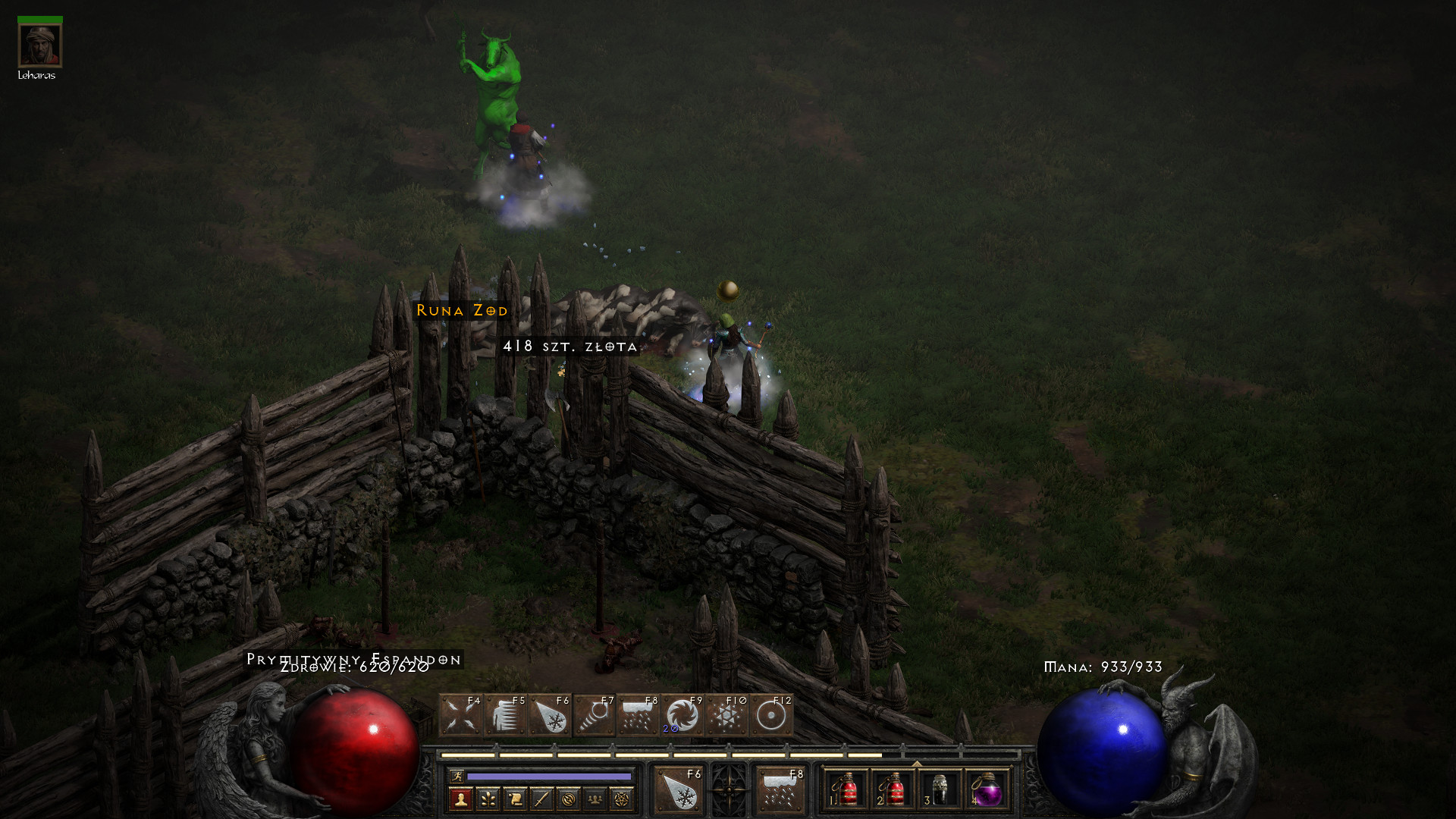
Task: Open the skill tree branch button
Action: 488,799
